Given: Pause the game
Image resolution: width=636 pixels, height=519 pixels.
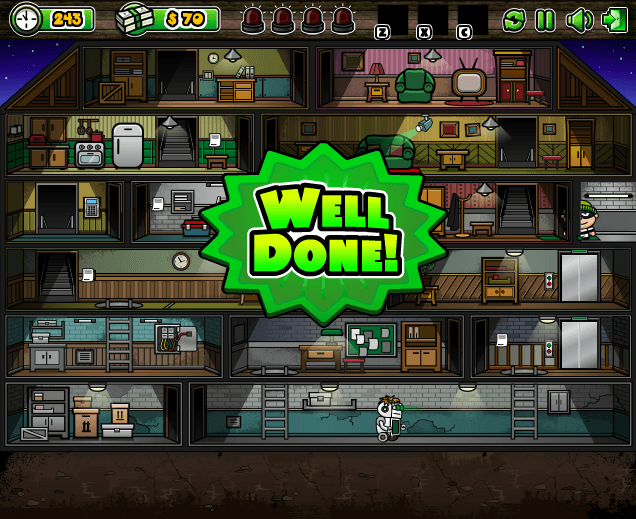Looking at the screenshot, I should click(545, 19).
